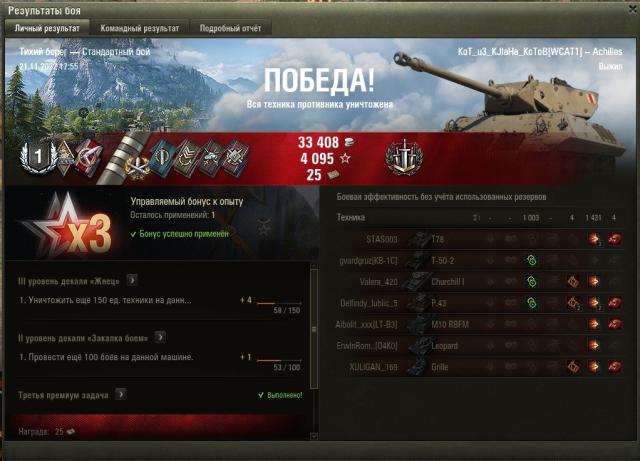Switch to the Командный результат tab
Viewport: 640px width, 461px height.
point(140,28)
